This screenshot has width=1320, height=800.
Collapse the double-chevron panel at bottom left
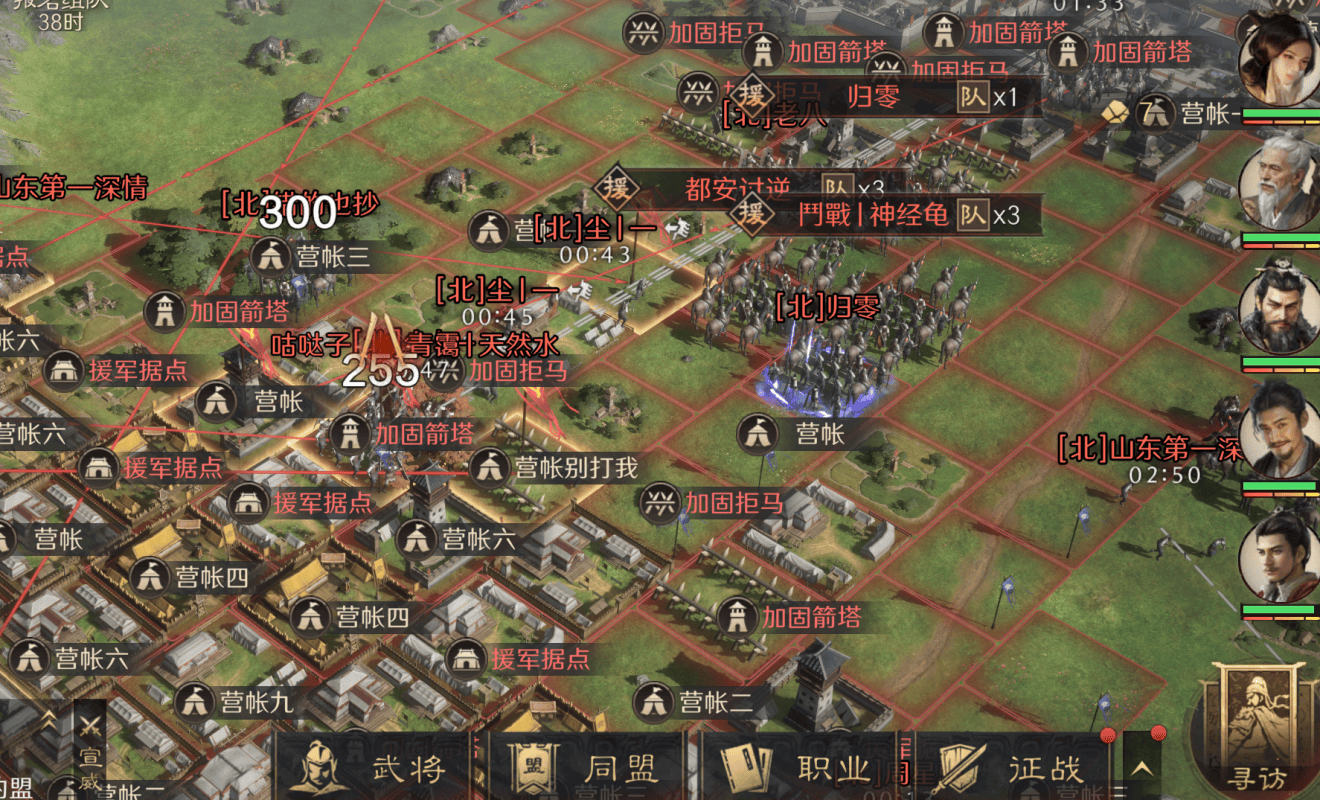click(x=48, y=717)
